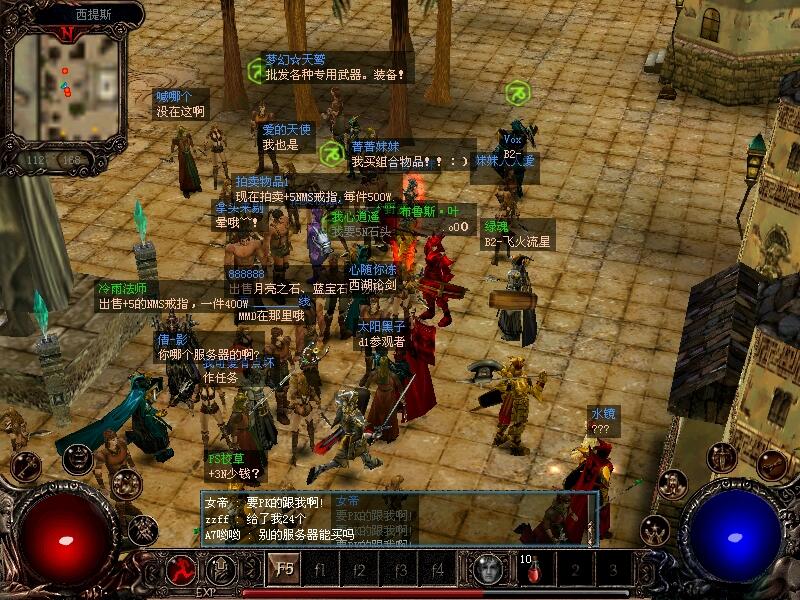Open the Xitisi town minimap
Image resolution: width=800 pixels, height=600 pixels.
coord(65,90)
